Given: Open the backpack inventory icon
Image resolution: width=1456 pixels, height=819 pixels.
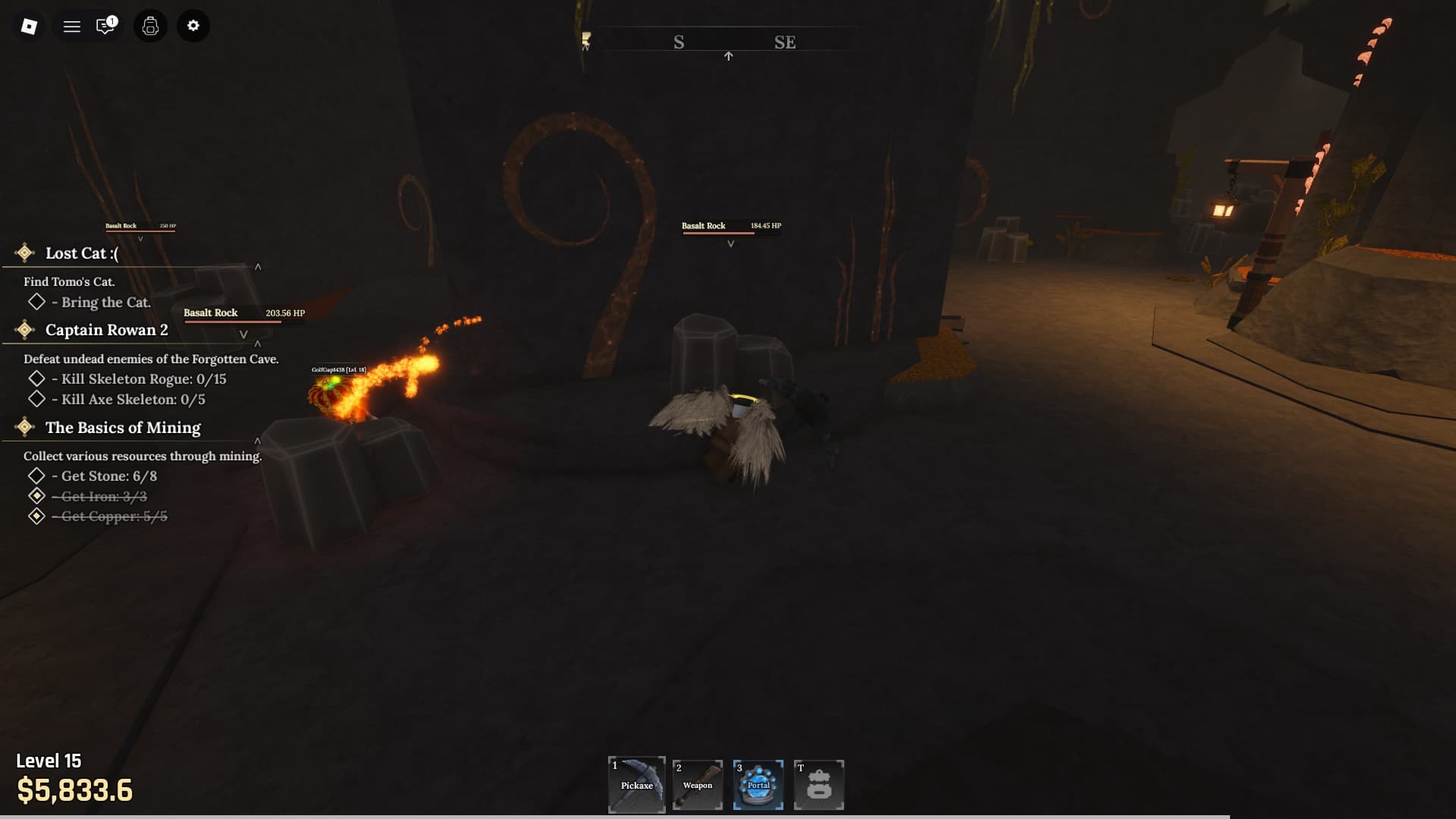Looking at the screenshot, I should coord(149,26).
